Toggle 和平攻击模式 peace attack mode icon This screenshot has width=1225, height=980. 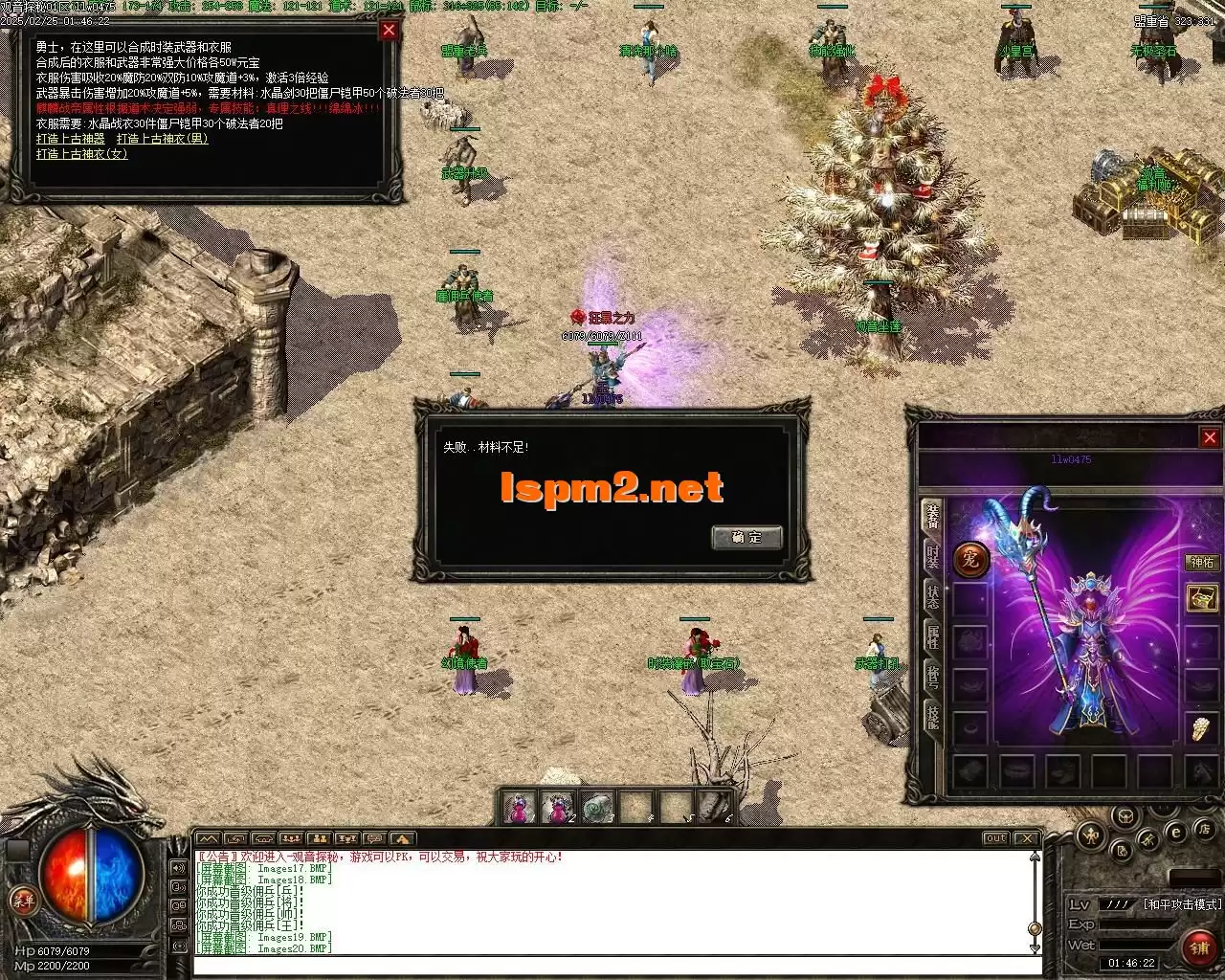tap(1182, 903)
